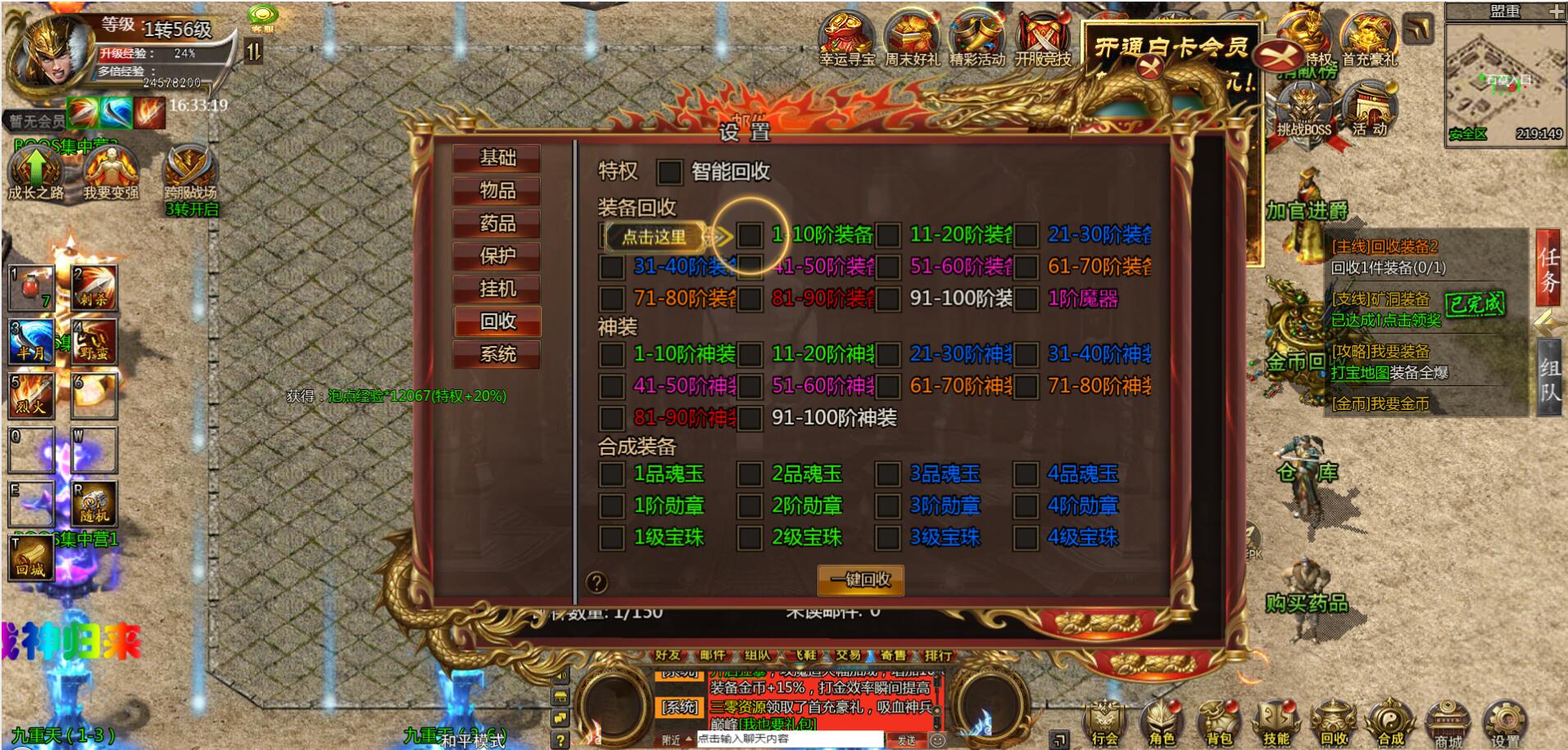
Task: Use the 回城 return-to-town skill
Action: pos(30,559)
